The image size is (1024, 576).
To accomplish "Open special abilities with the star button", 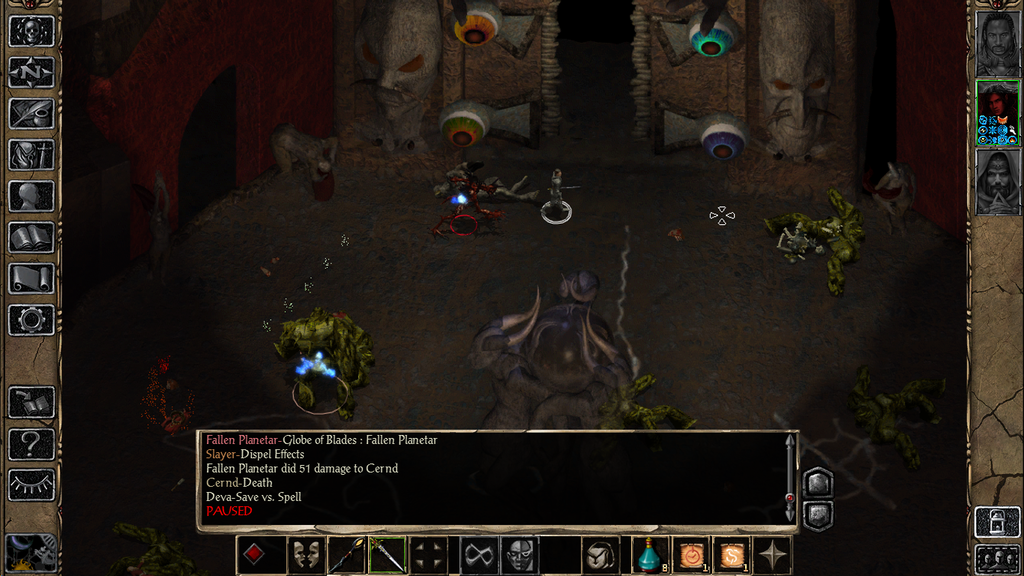I will click(774, 555).
